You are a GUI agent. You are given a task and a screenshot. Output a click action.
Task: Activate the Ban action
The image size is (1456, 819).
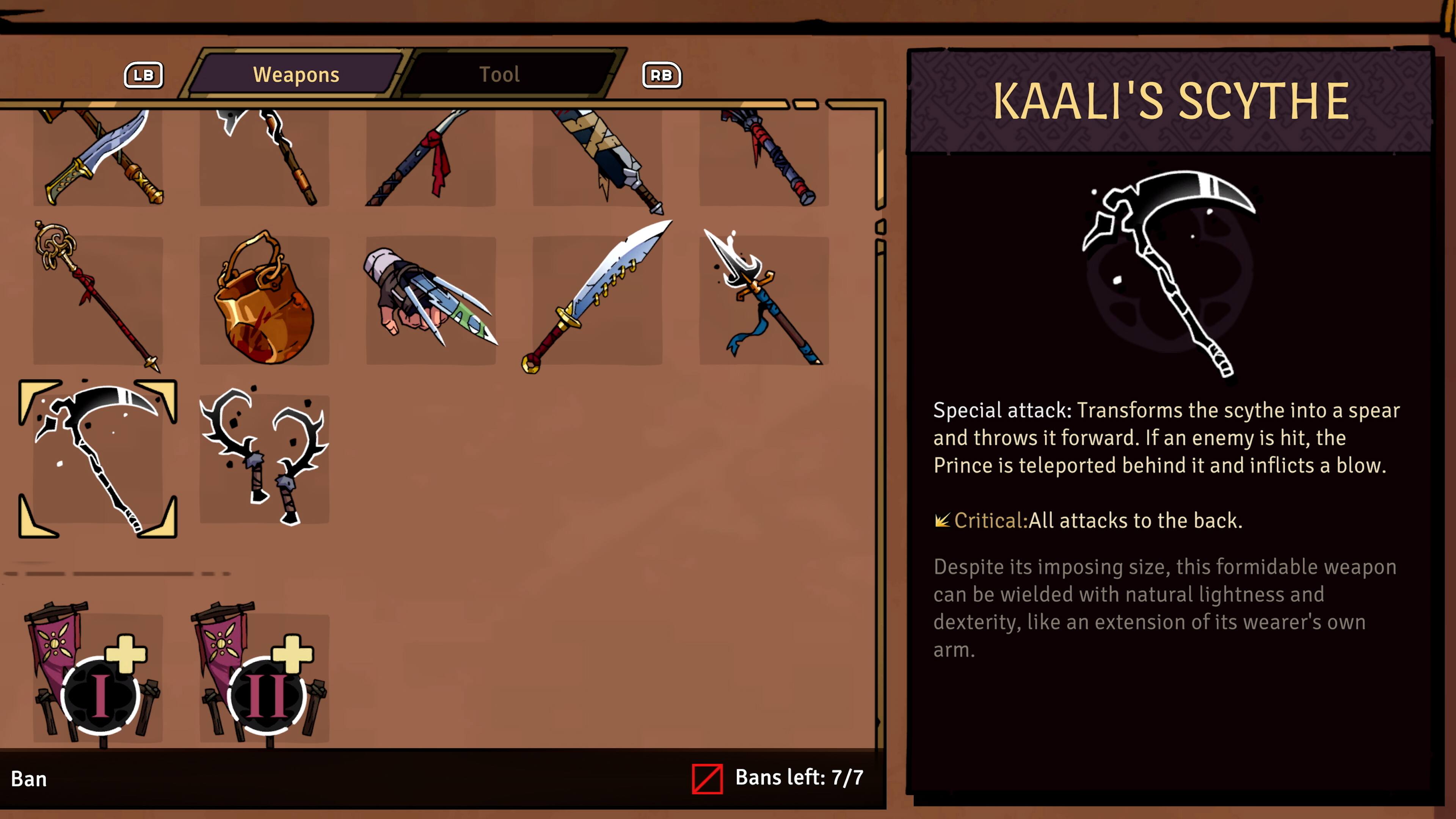tap(30, 779)
